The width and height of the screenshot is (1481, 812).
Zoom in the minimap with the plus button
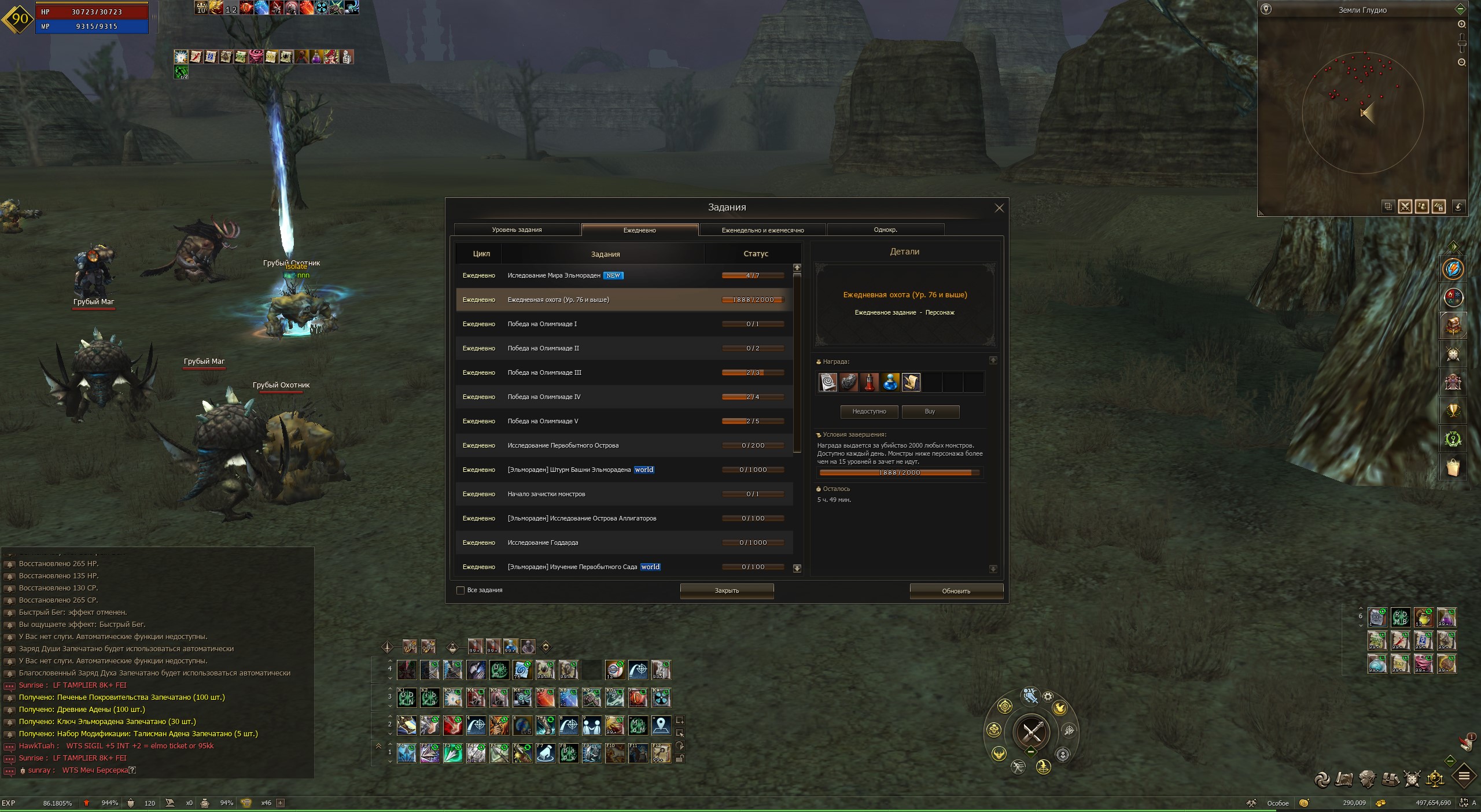coord(1461,24)
